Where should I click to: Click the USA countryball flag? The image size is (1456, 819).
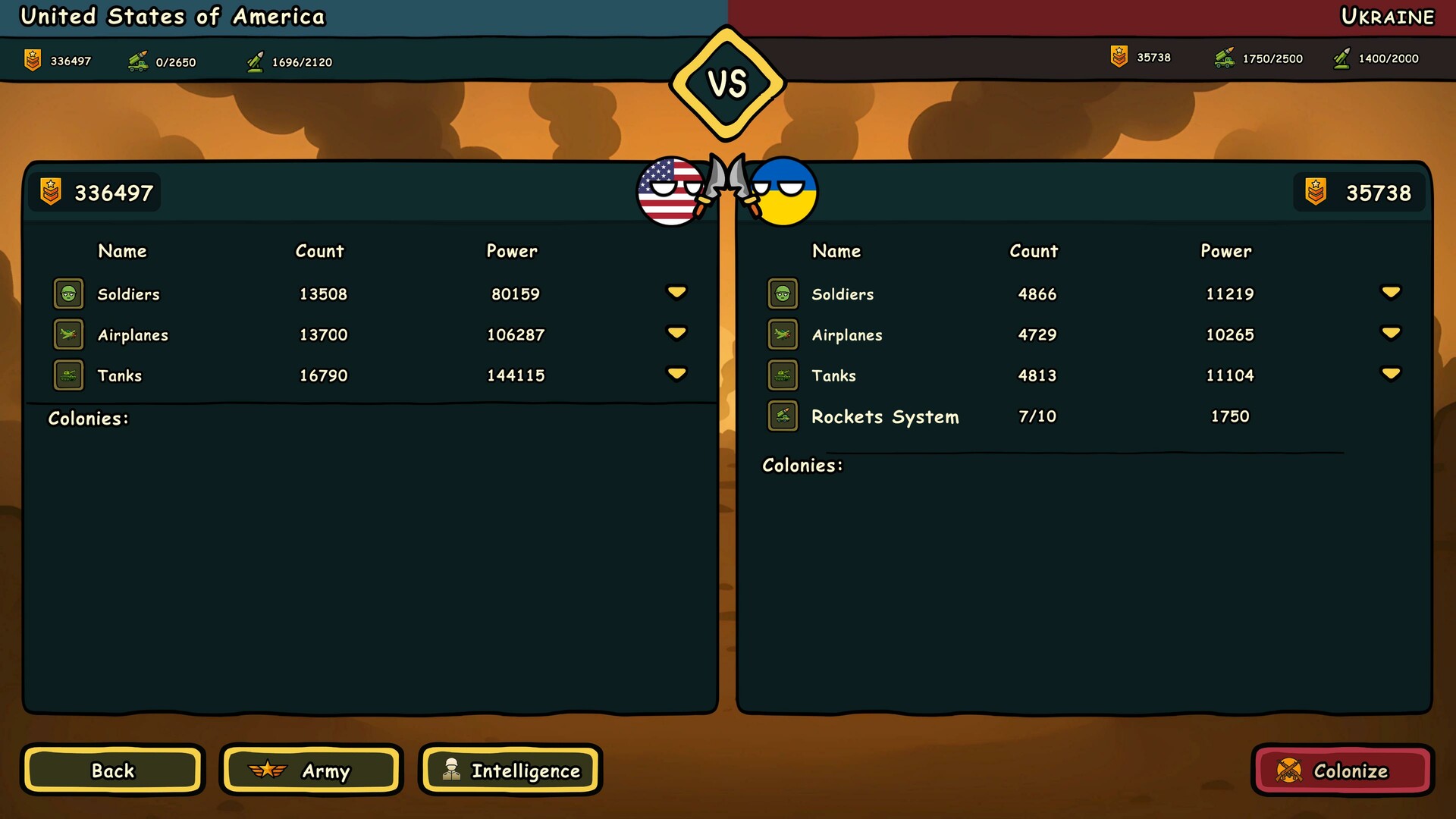(x=670, y=192)
